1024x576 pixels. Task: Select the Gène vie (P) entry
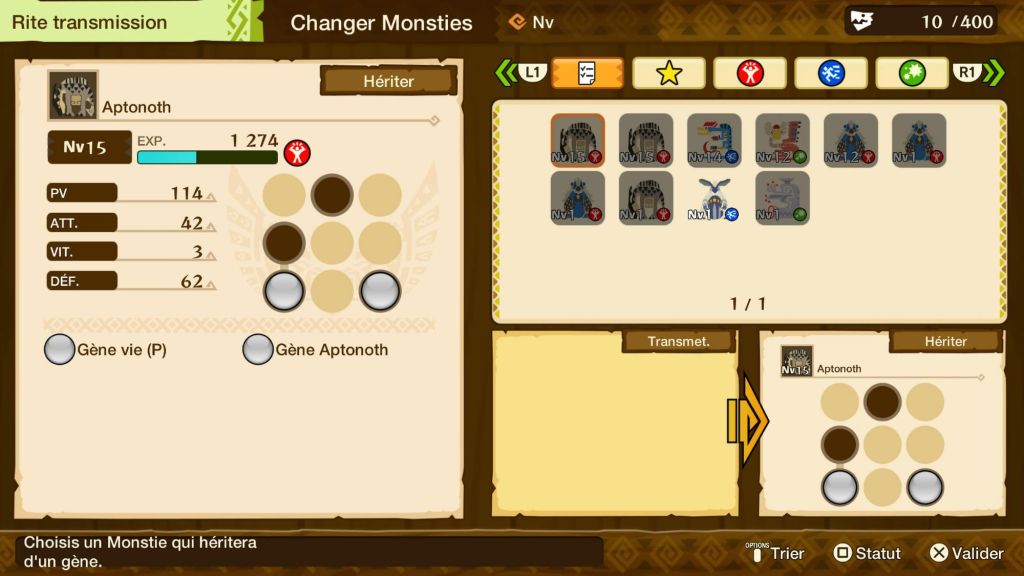click(x=106, y=350)
